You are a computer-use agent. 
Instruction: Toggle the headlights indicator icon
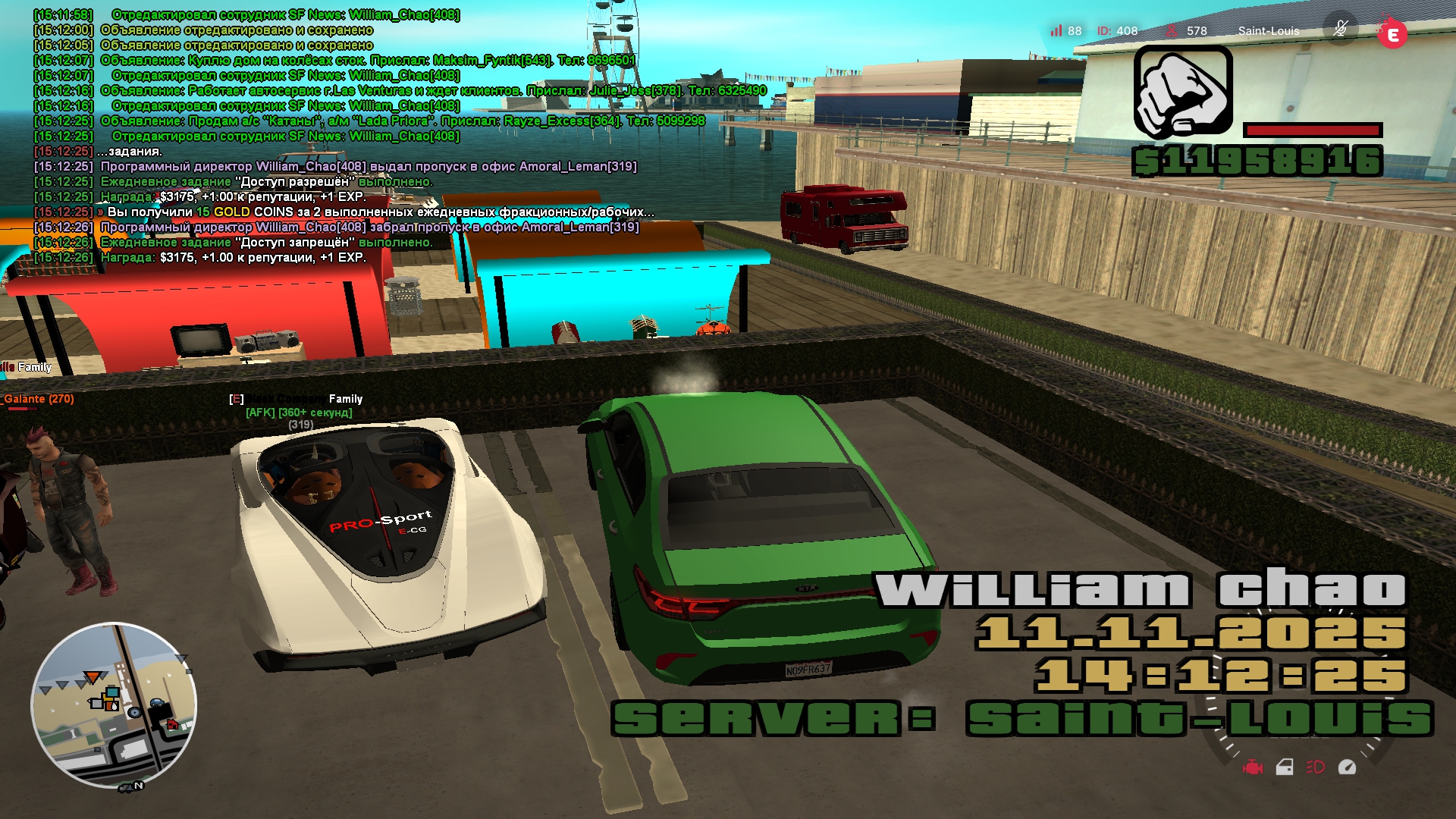pos(1316,767)
